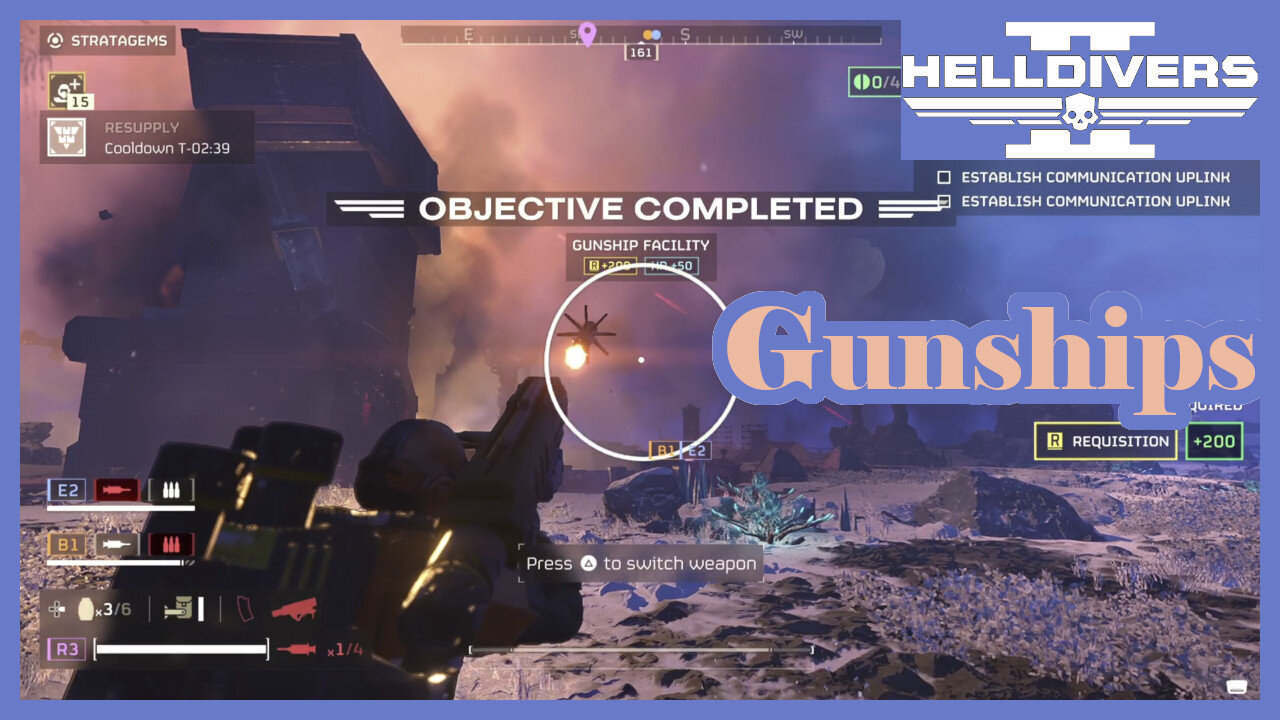Click the Press-to-switch-weapon prompt
Screen dimensions: 1280x720
[640, 563]
